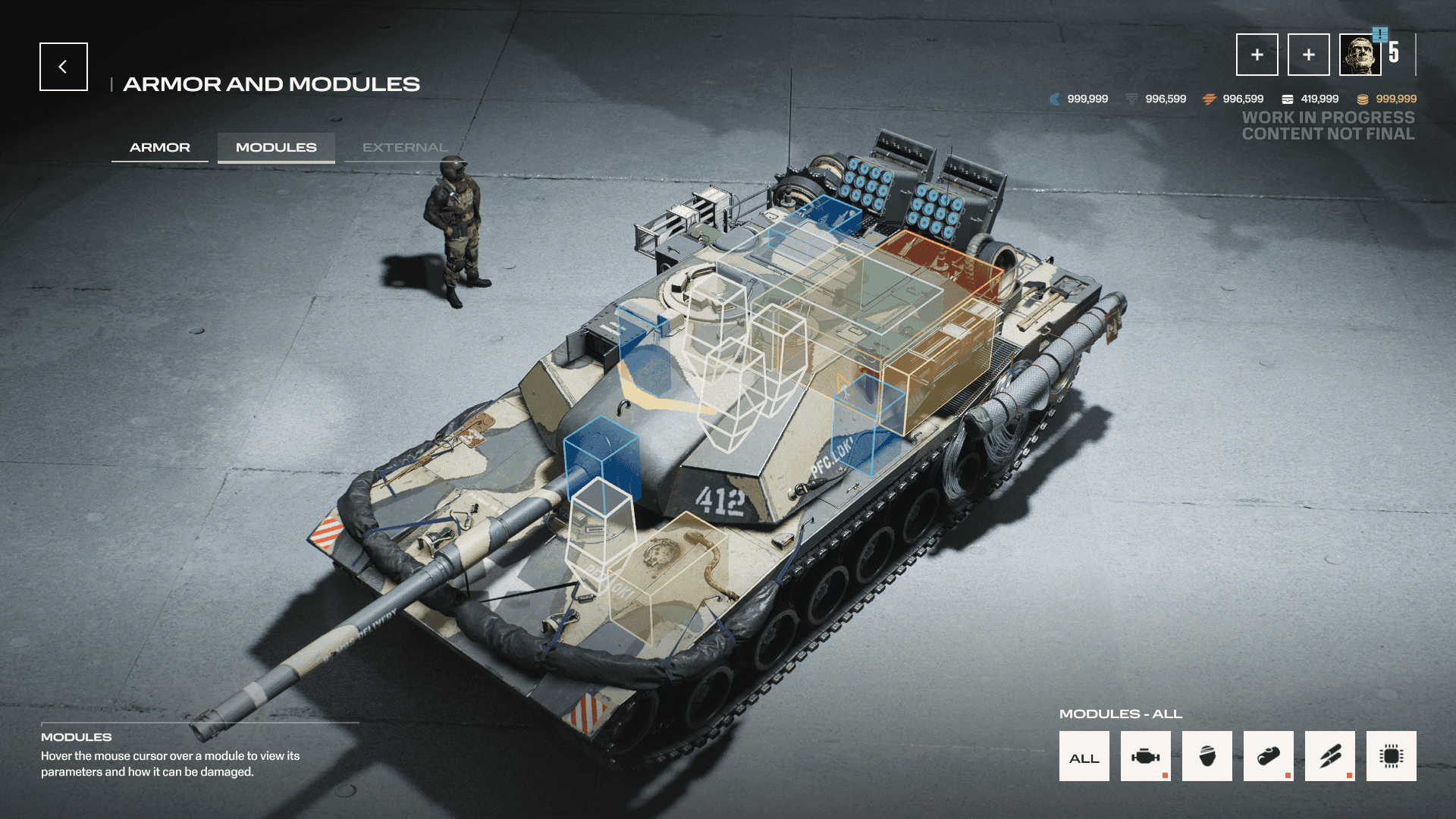This screenshot has height=819, width=1456.
Task: Open the External tab
Action: coord(404,147)
